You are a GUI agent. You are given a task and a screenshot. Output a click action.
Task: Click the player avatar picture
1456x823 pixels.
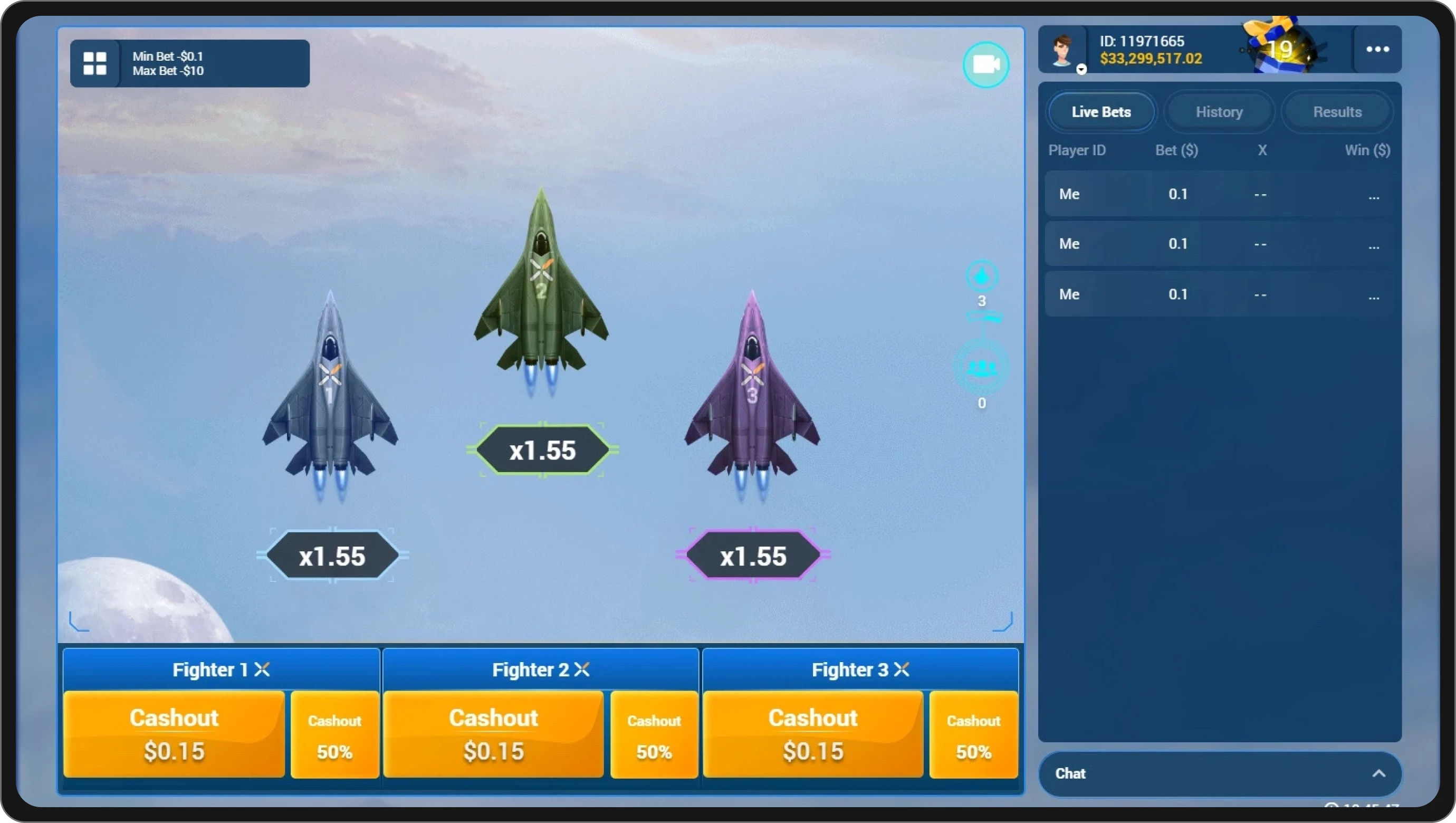[x=1063, y=49]
